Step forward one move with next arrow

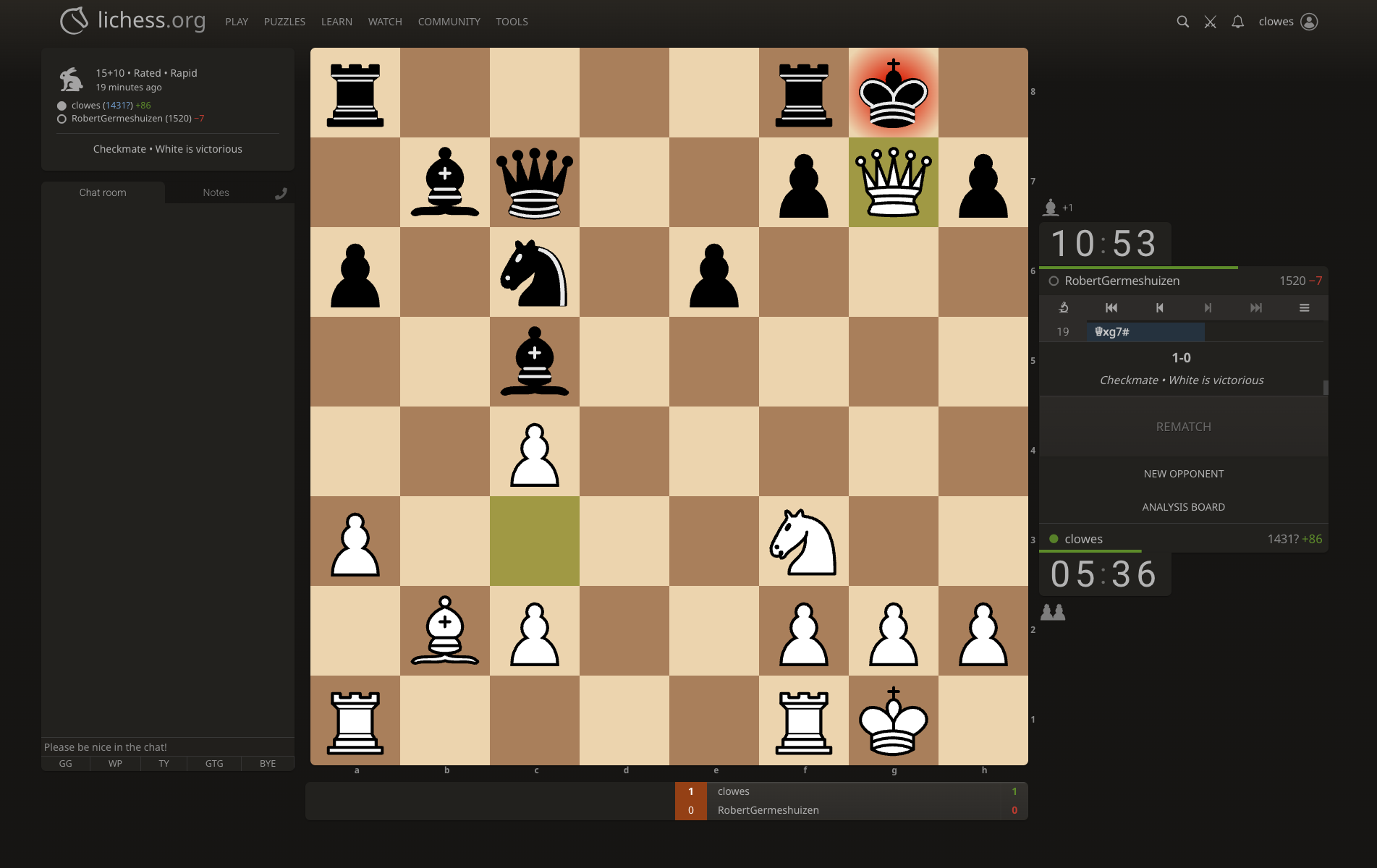coord(1207,307)
